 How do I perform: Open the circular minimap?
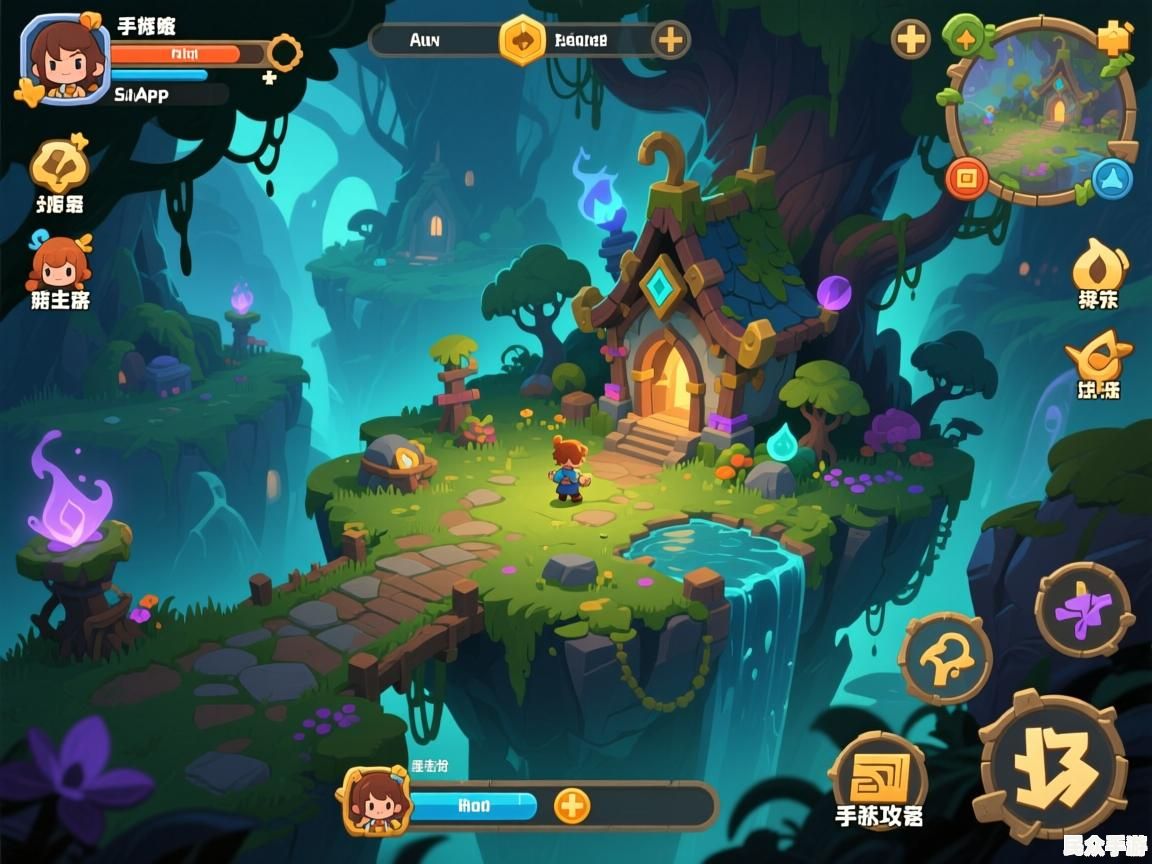[x=1040, y=110]
